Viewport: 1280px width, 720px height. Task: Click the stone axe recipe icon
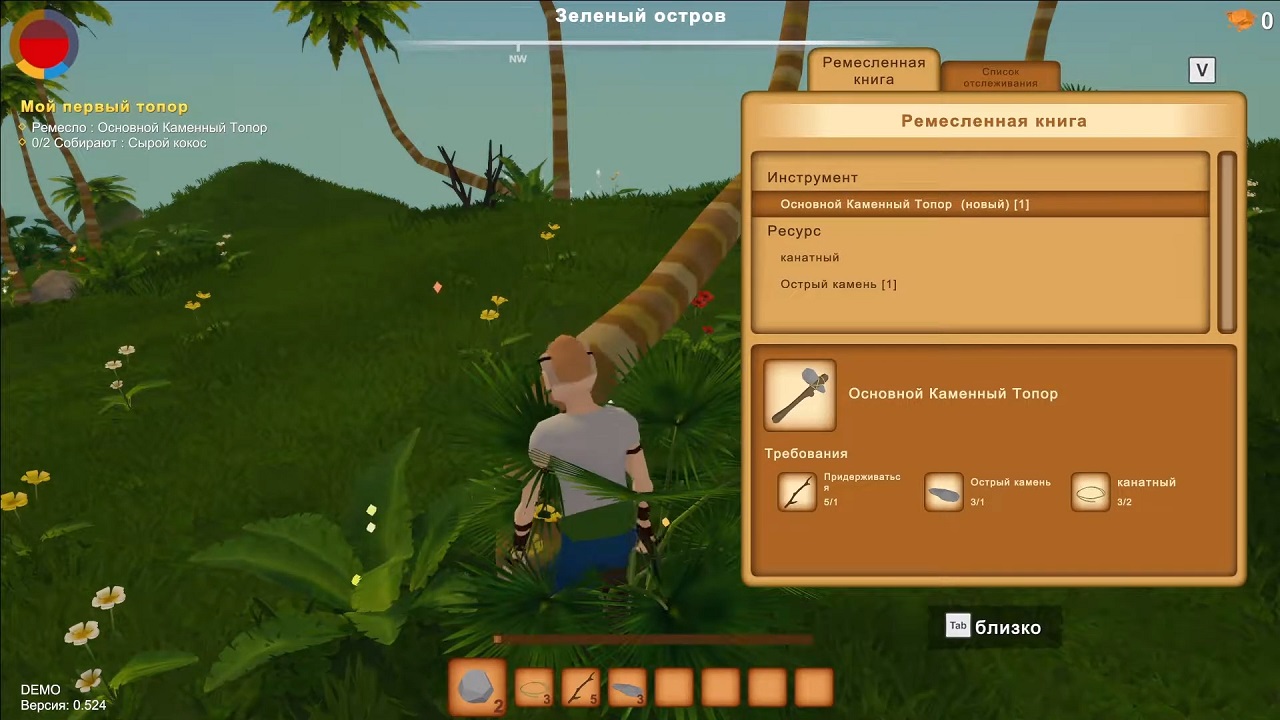(x=800, y=395)
